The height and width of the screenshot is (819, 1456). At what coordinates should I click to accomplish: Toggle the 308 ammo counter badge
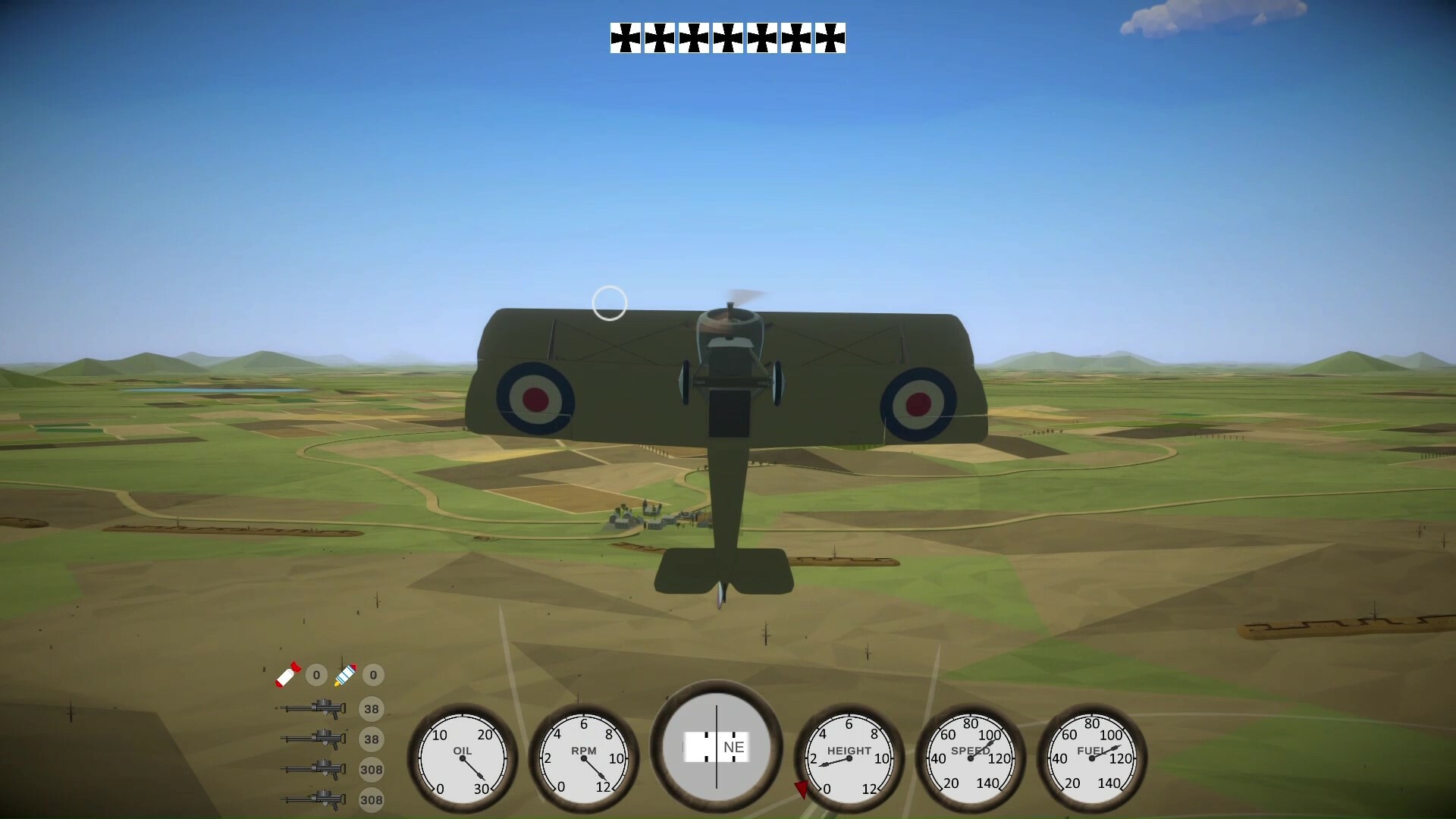[x=372, y=770]
